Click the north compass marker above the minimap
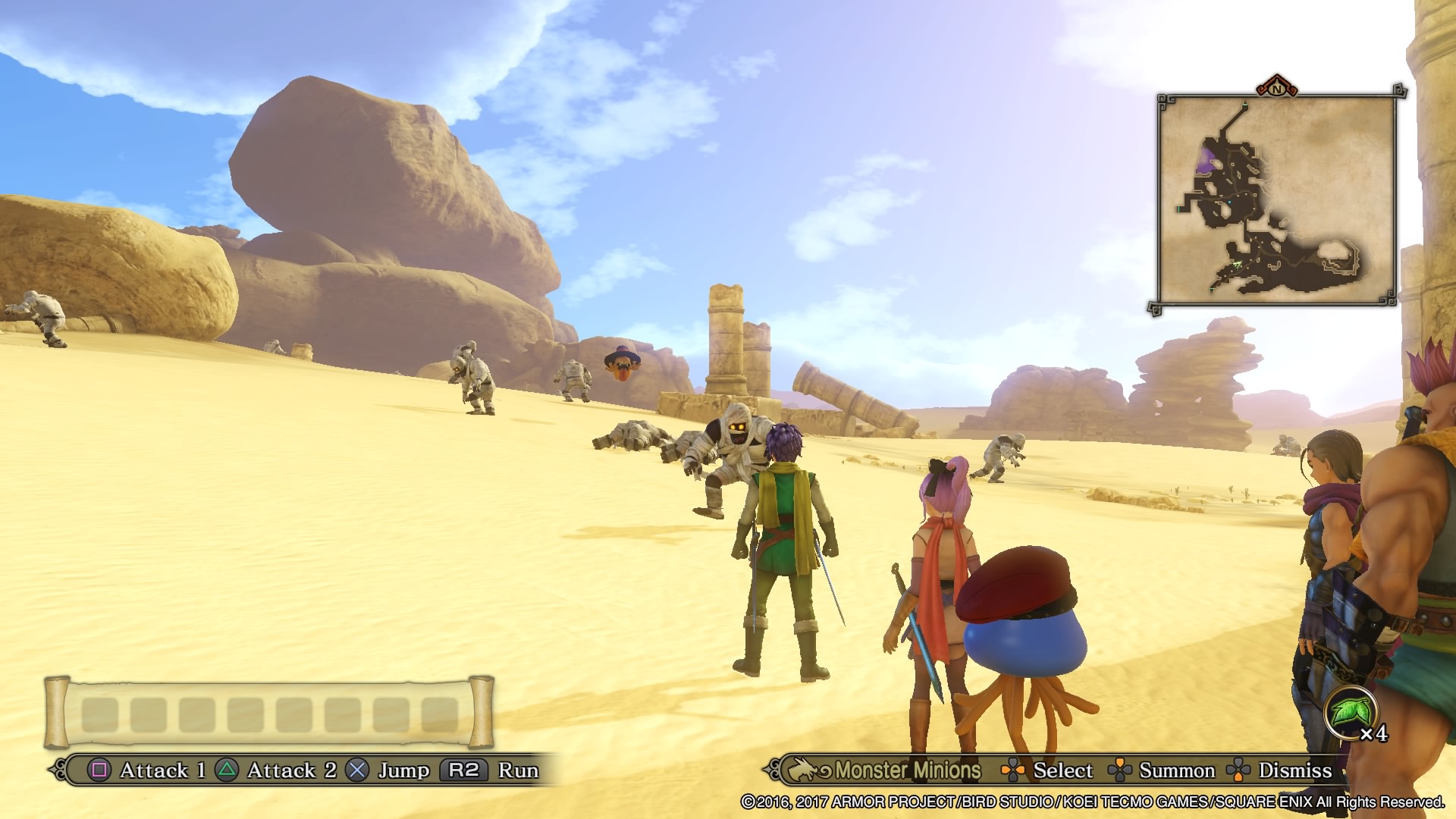1456x819 pixels. click(1277, 88)
